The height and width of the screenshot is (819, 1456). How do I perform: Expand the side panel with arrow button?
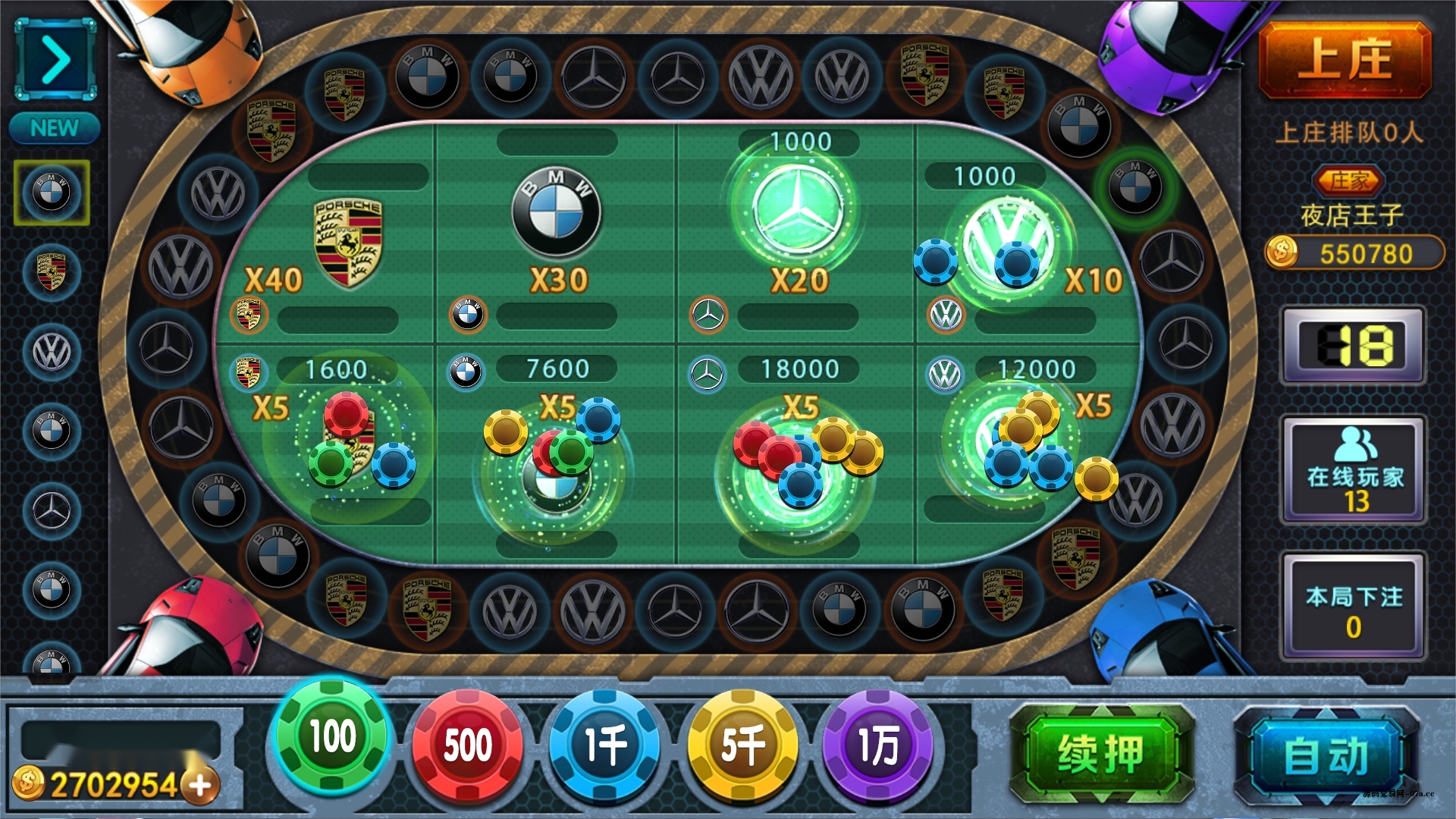(x=55, y=60)
